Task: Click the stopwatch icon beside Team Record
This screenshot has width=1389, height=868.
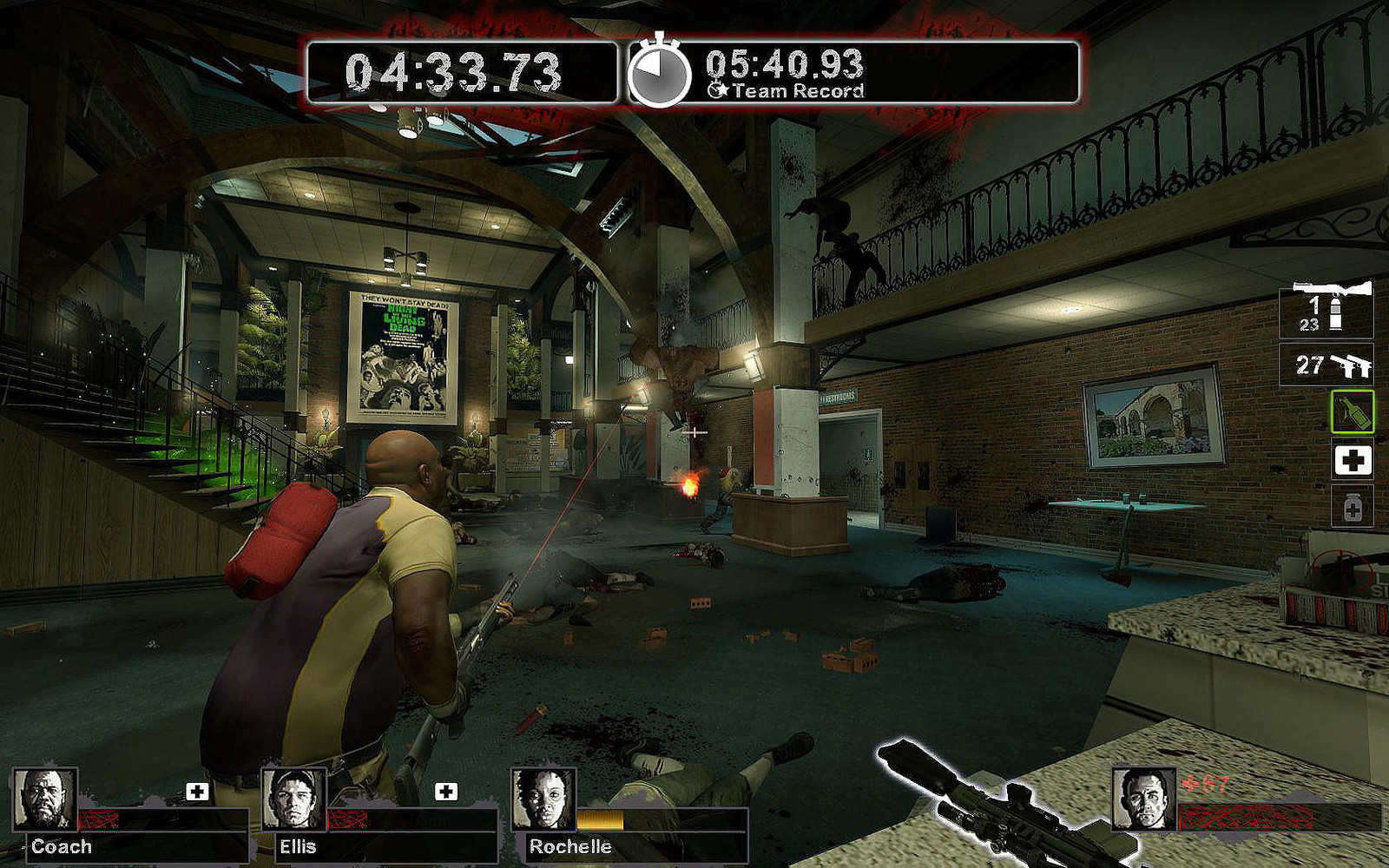Action: coord(659,73)
